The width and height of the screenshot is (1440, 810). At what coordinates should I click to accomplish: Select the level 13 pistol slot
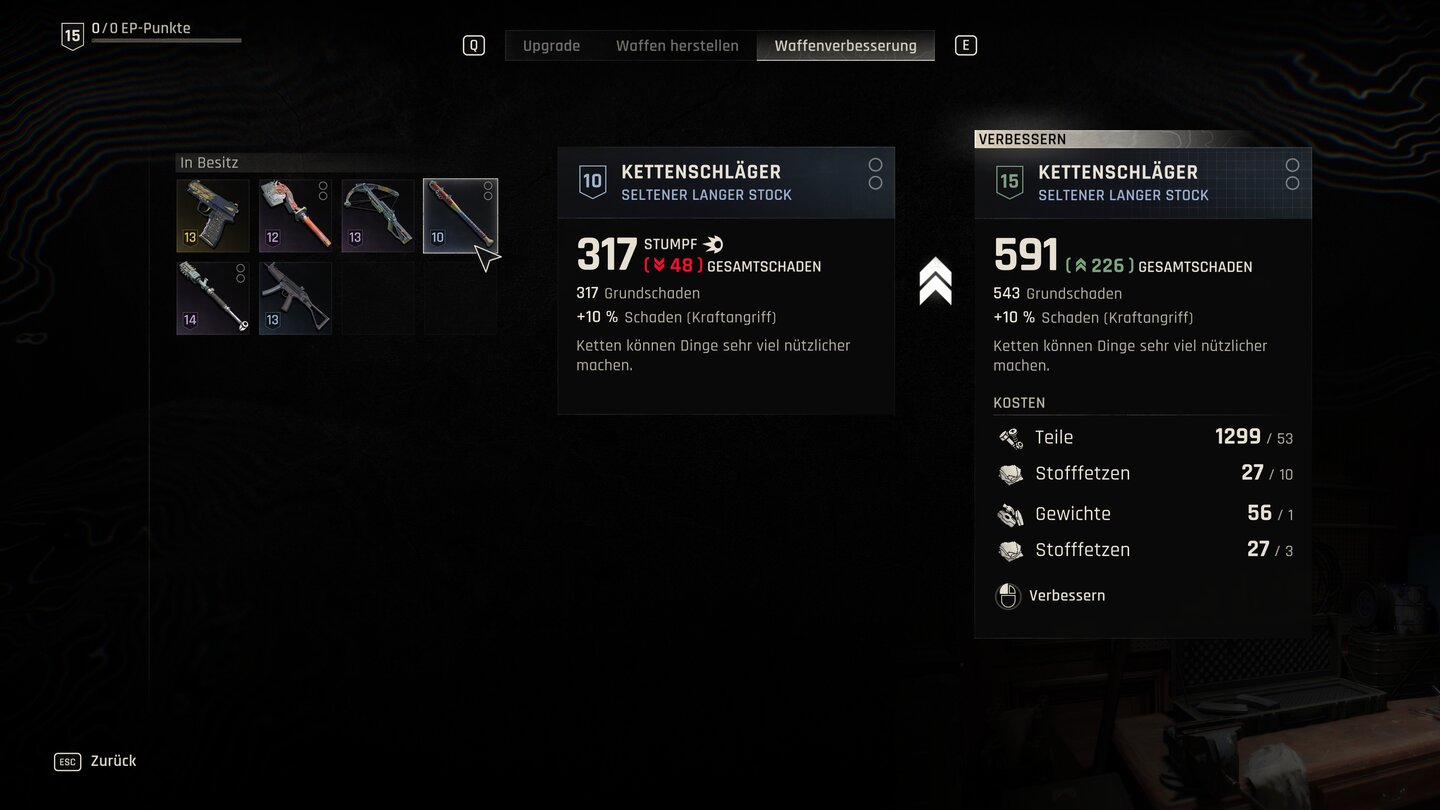(x=213, y=216)
